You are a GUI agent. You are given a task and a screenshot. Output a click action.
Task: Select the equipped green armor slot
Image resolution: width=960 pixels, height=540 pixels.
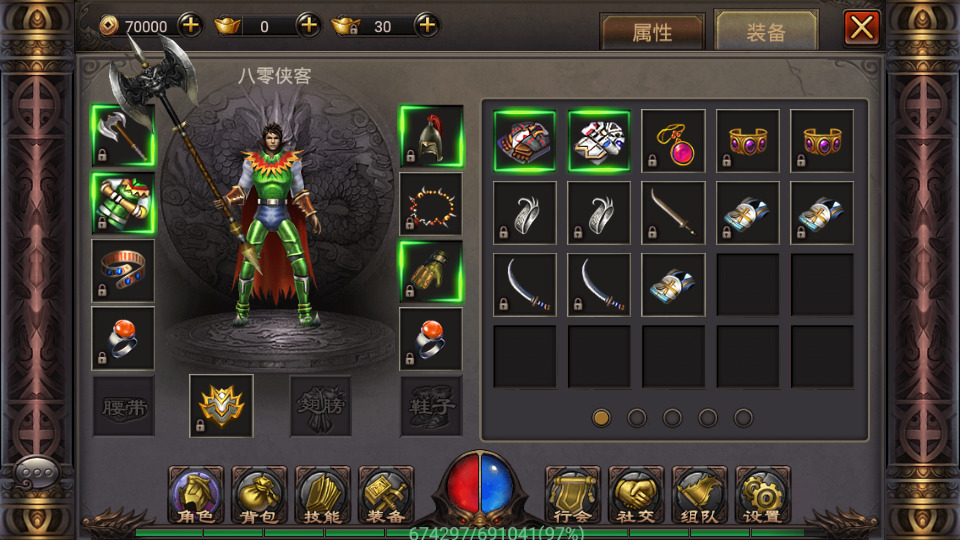coord(123,203)
